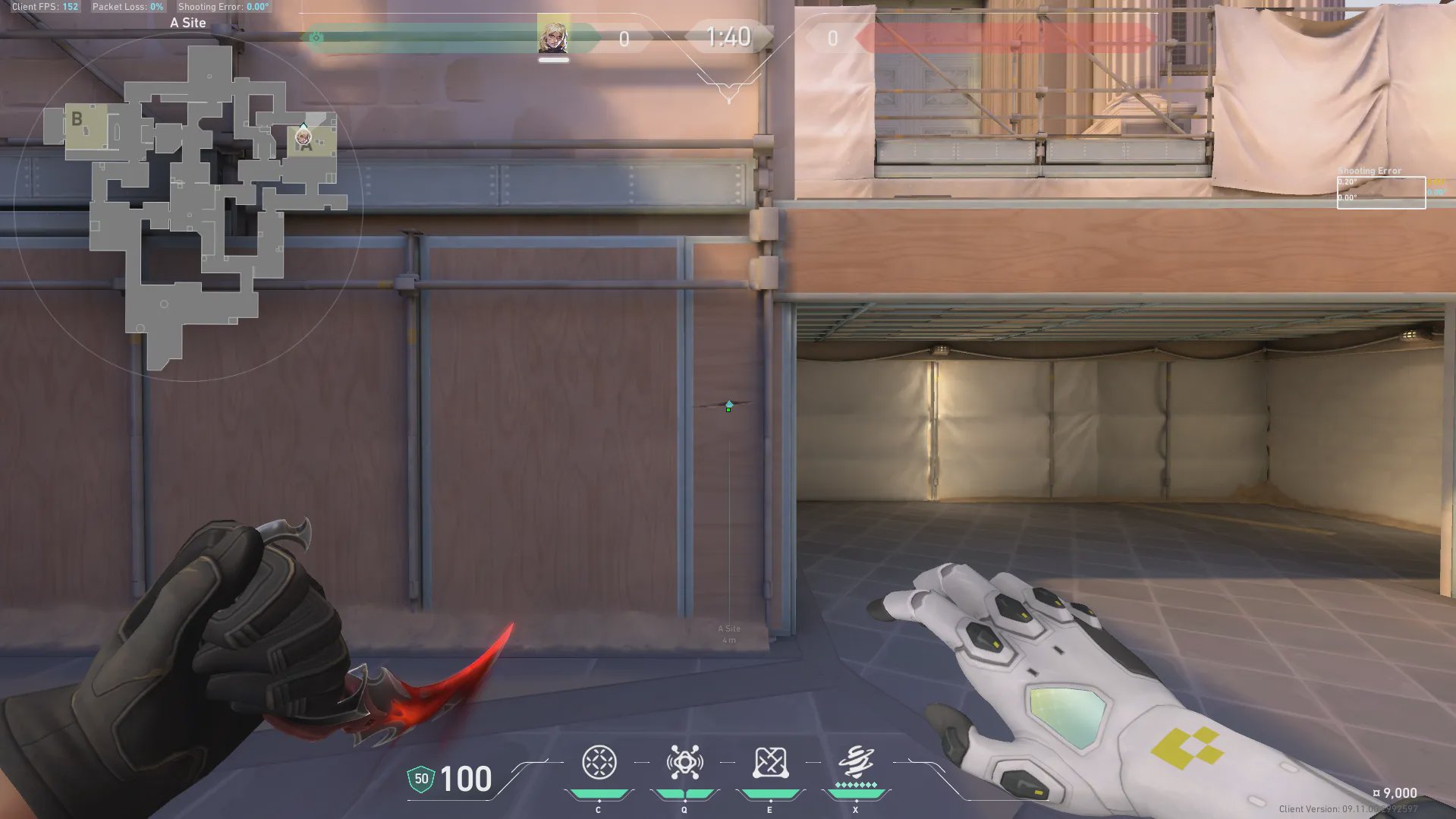The image size is (1456, 819).
Task: Activate the crossed square ability above E
Action: pos(770,762)
